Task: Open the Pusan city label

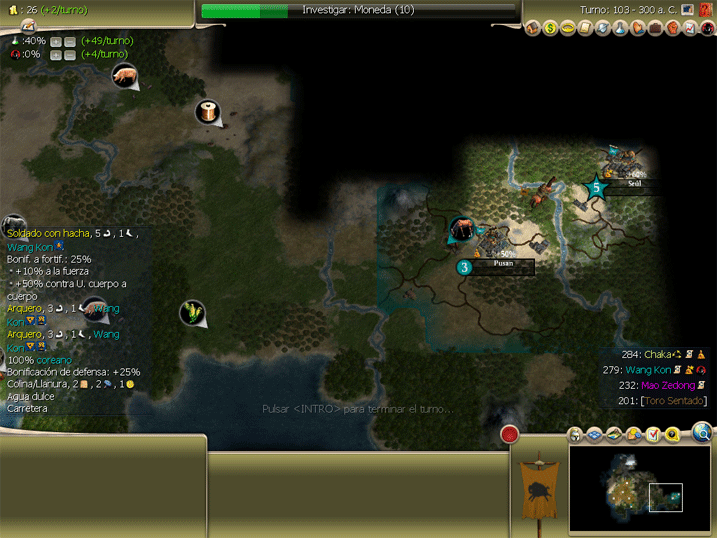Action: [x=504, y=267]
